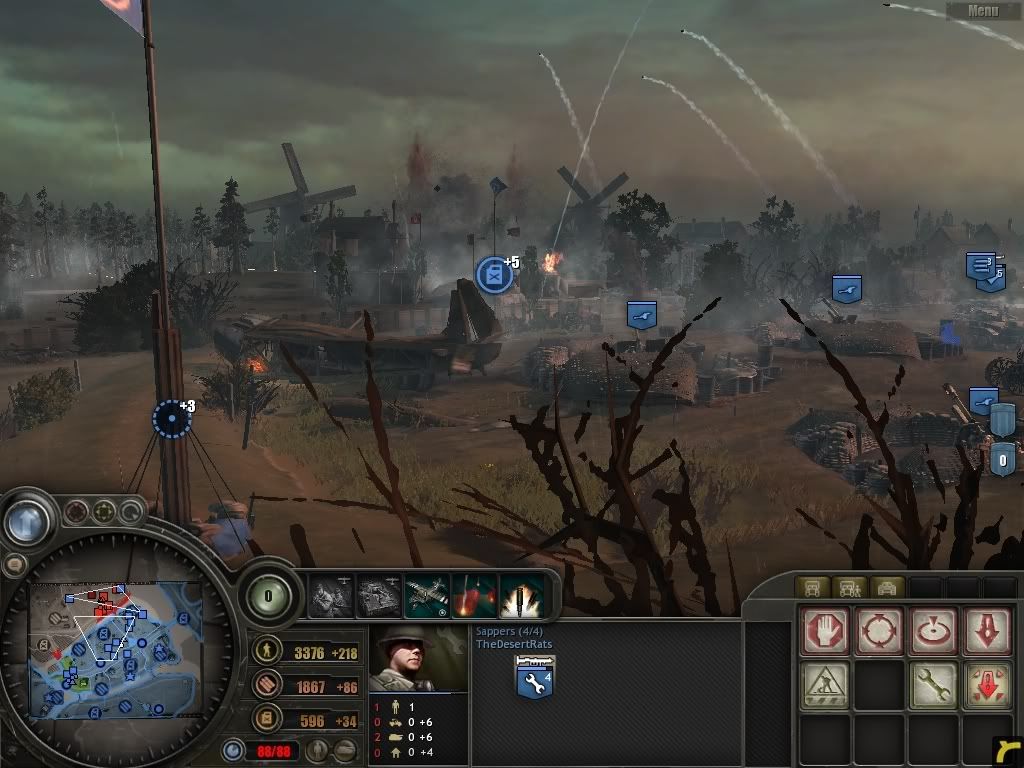The image size is (1024, 768).
Task: Click the blue up-arrow button above the minimap
Action: point(26,520)
